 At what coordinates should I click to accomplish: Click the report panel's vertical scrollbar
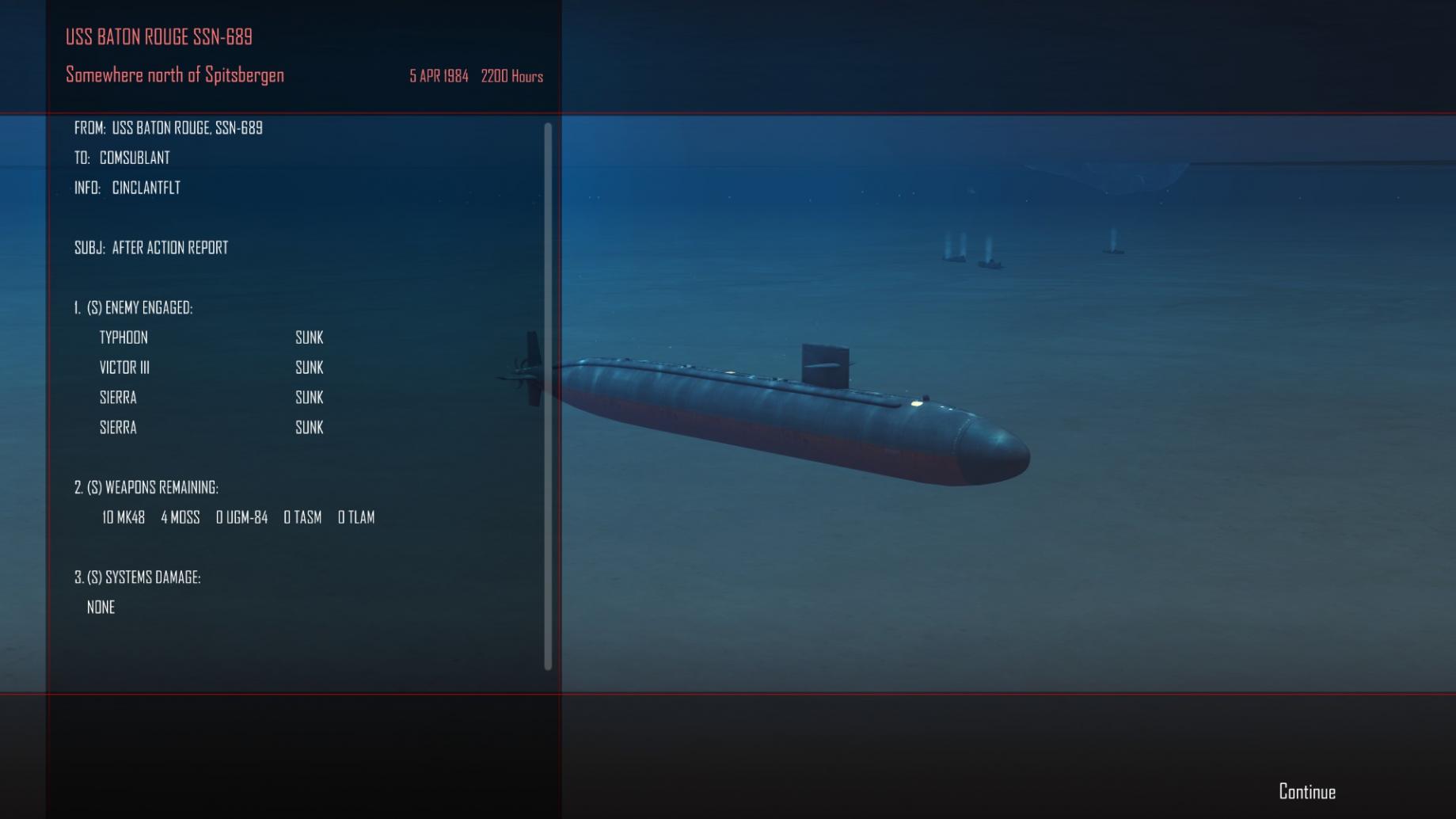click(548, 396)
